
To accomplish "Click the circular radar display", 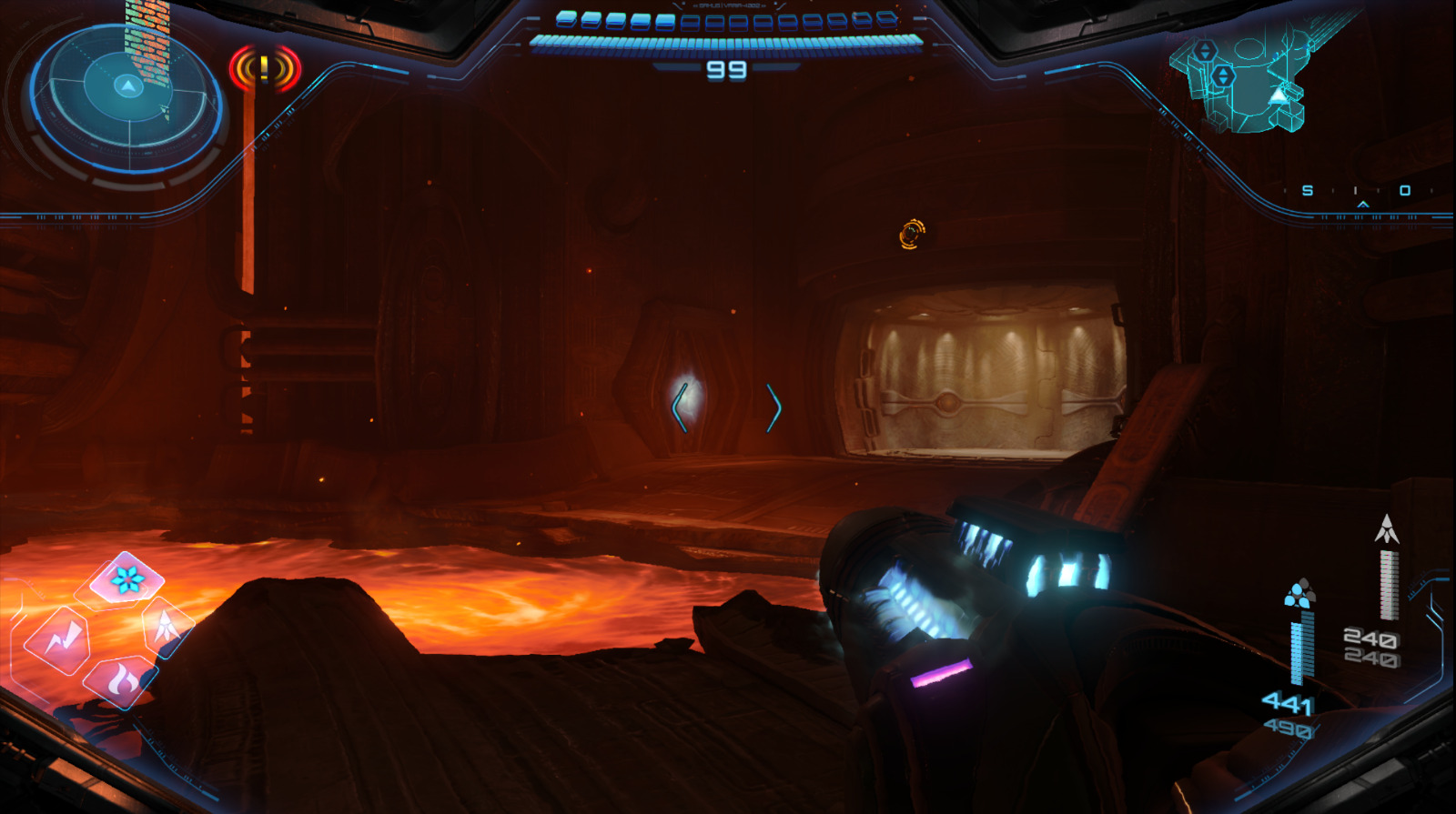I will point(126,98).
